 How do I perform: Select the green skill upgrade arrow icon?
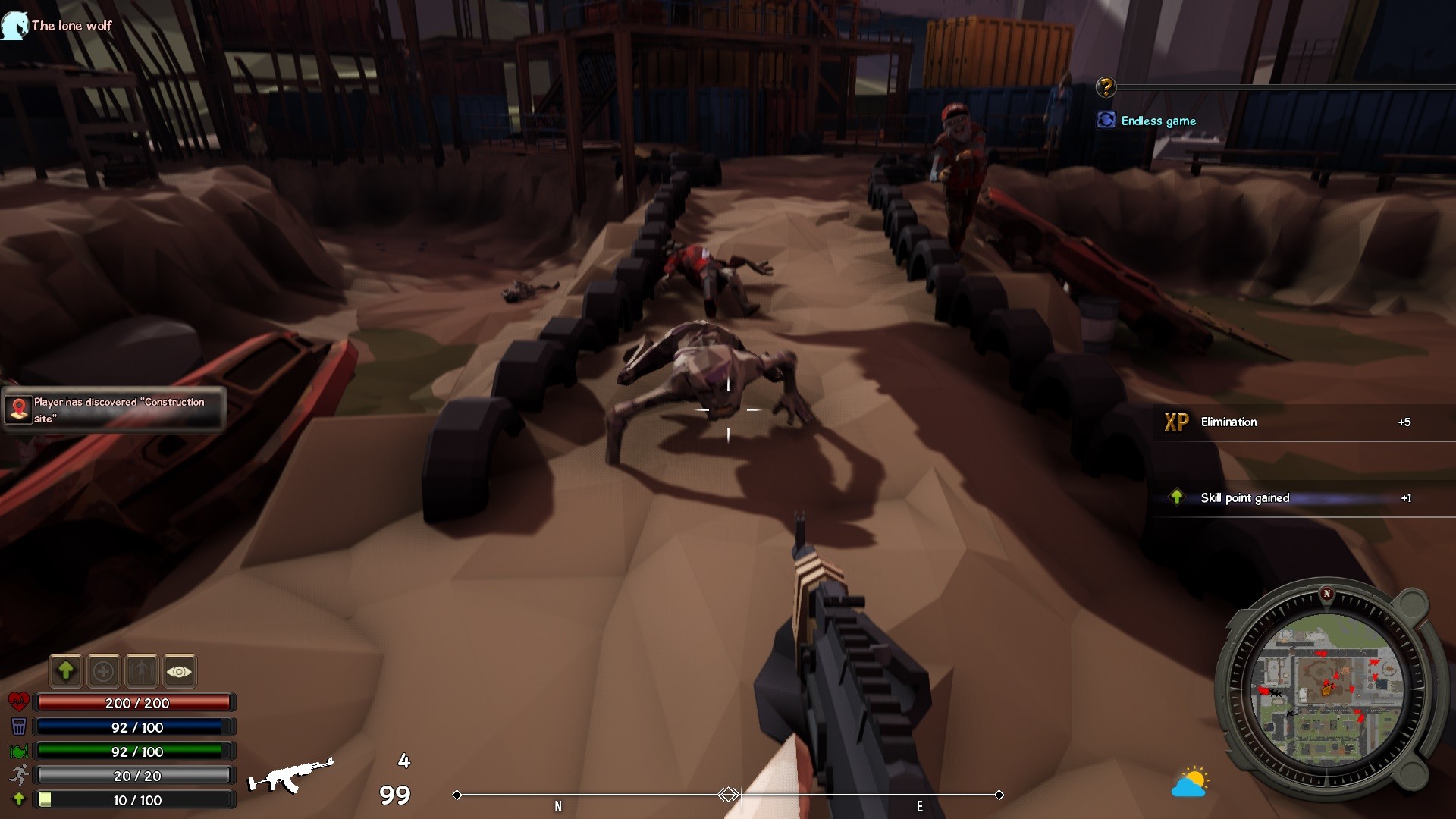(x=66, y=671)
